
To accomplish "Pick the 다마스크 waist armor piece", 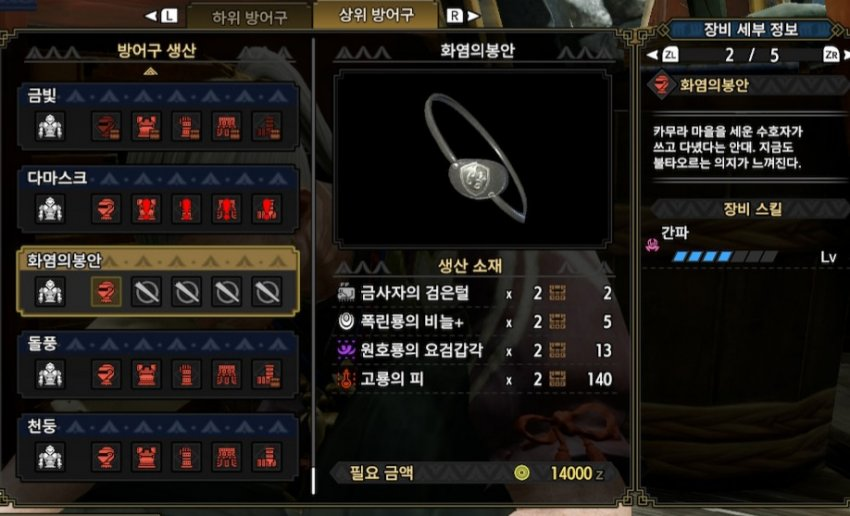I will (226, 209).
